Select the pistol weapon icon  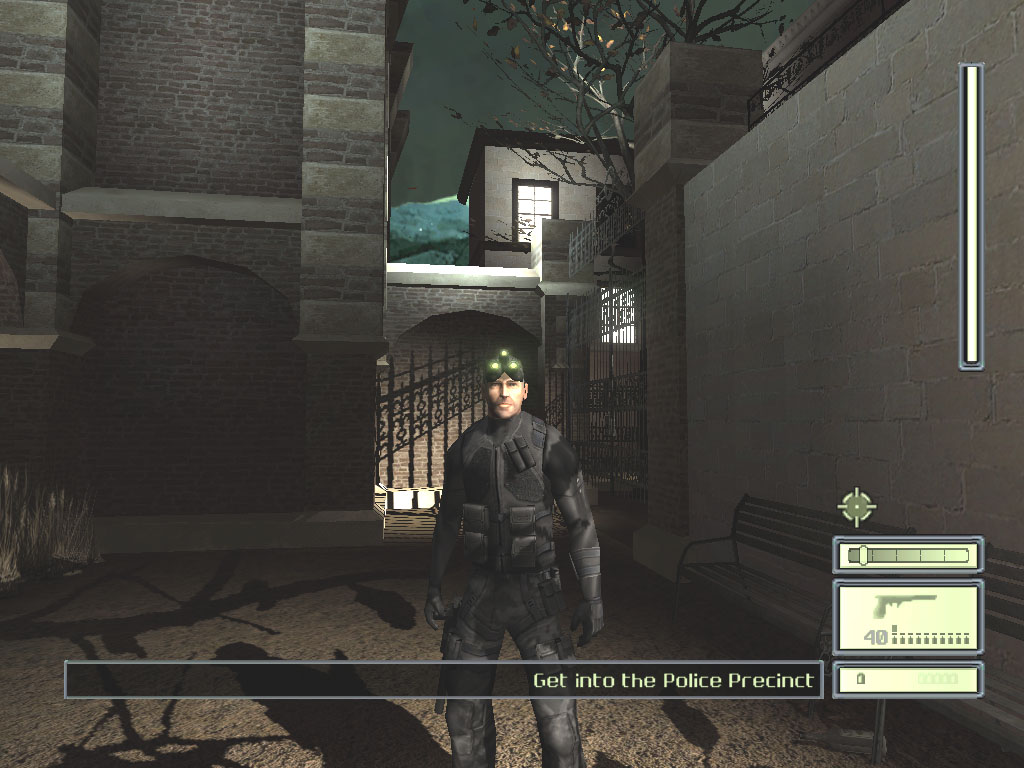[907, 608]
